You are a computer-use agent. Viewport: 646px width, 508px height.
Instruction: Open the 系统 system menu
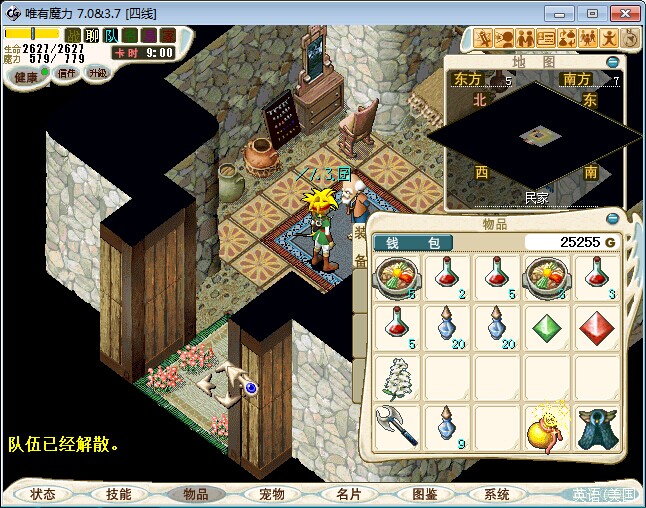click(497, 494)
